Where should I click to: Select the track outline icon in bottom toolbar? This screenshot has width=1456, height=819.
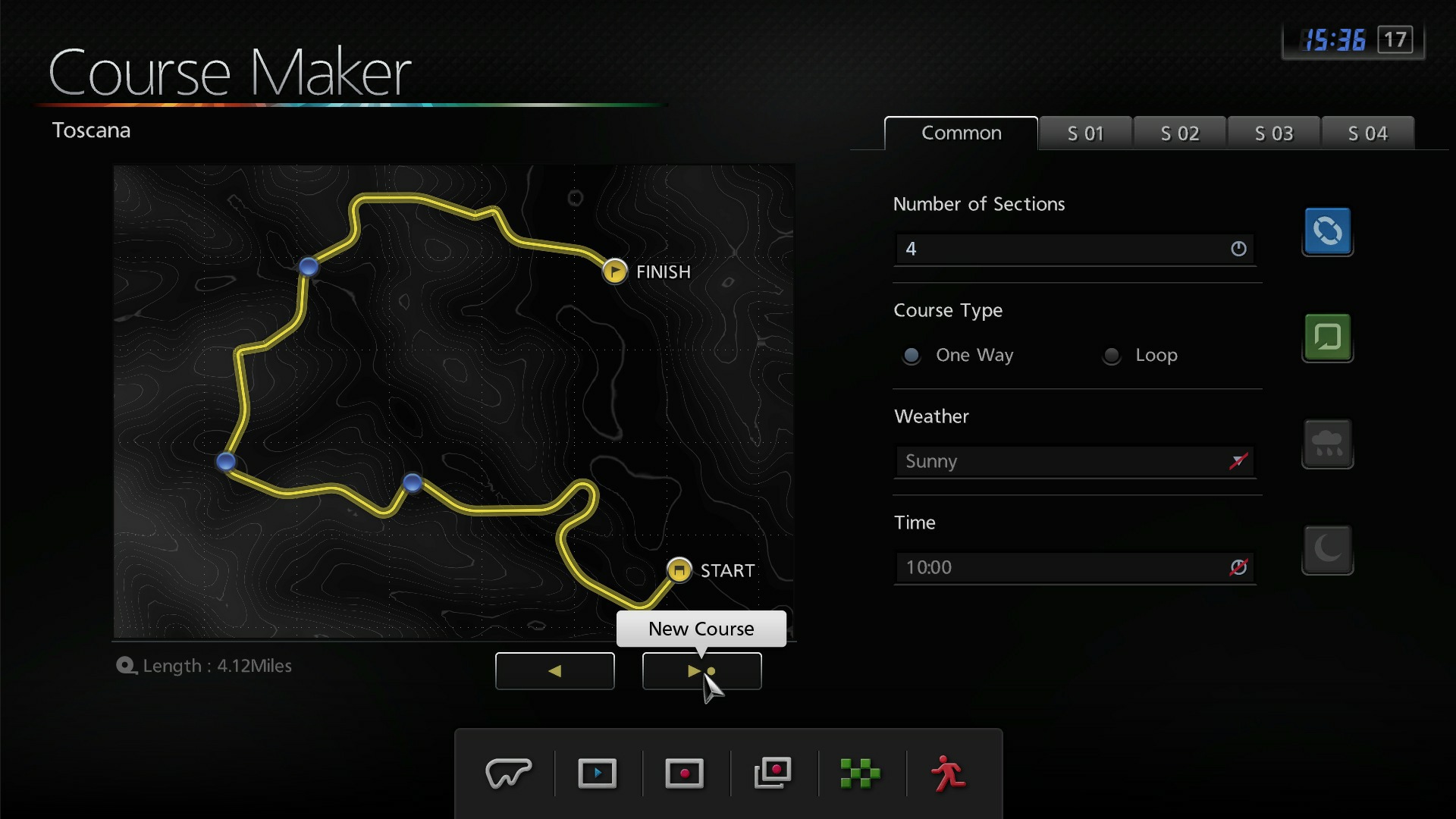(510, 773)
